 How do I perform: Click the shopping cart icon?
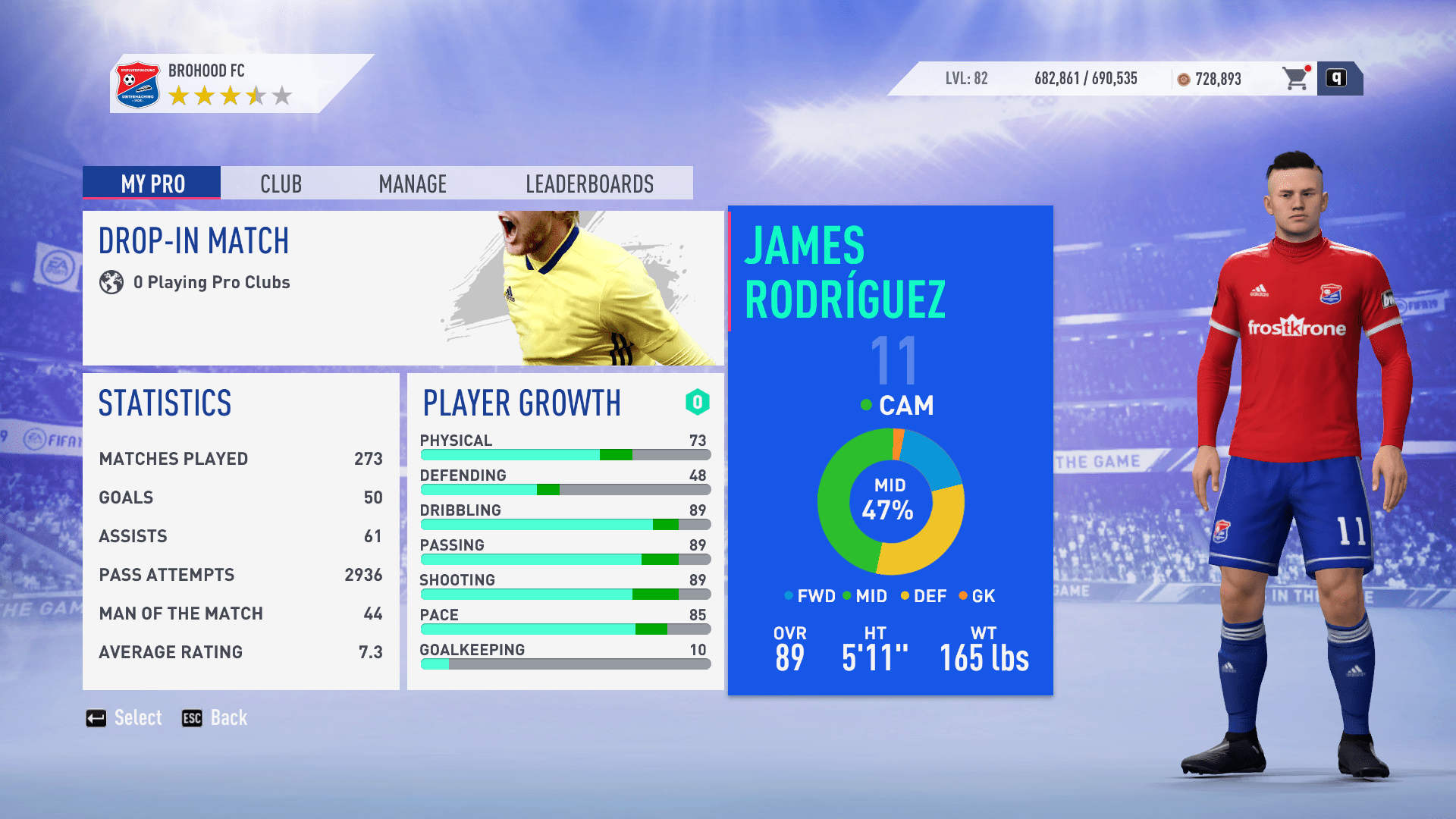1296,78
